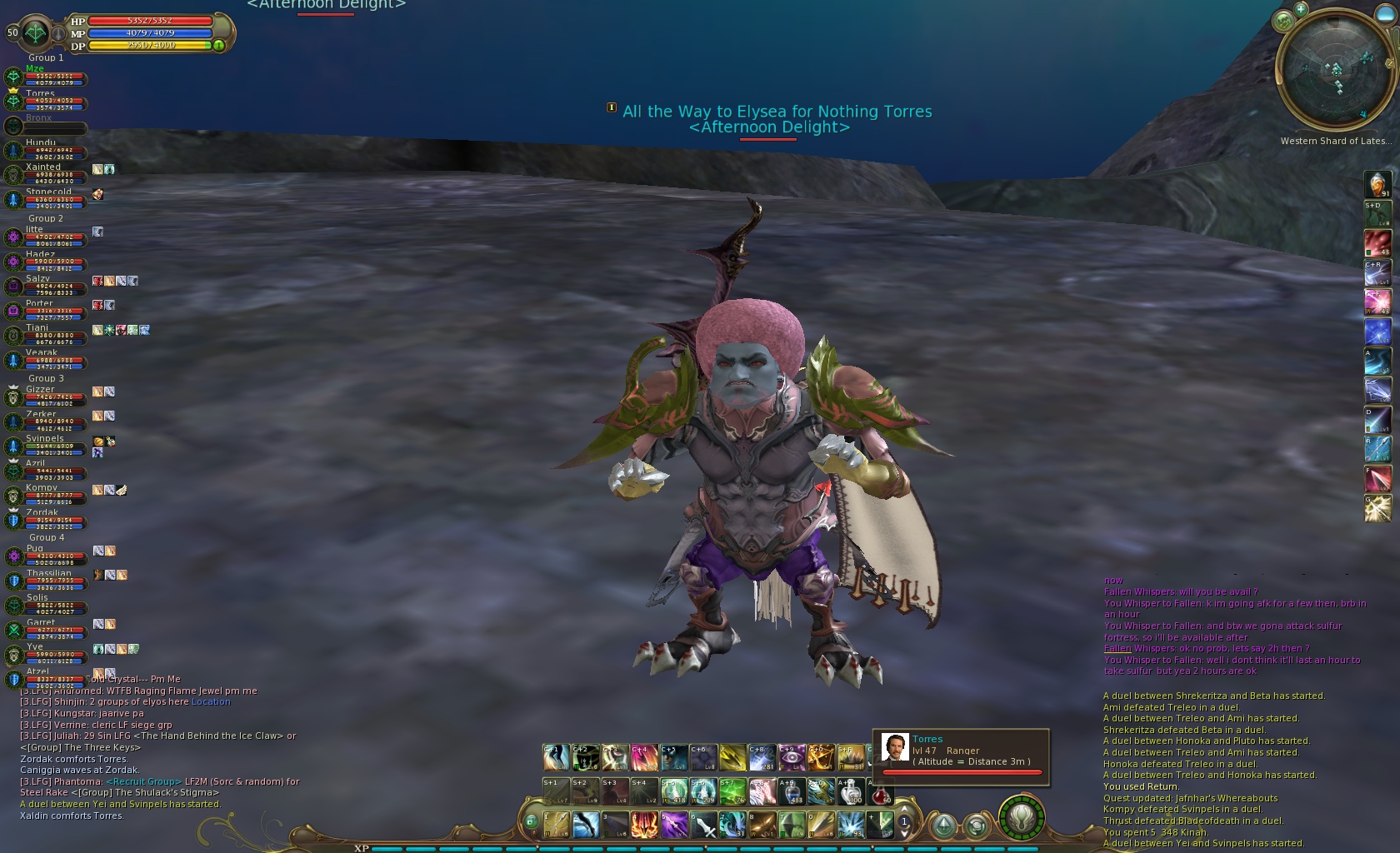1400x853 pixels.
Task: Click the Recruit Group link in chat
Action: (x=143, y=782)
